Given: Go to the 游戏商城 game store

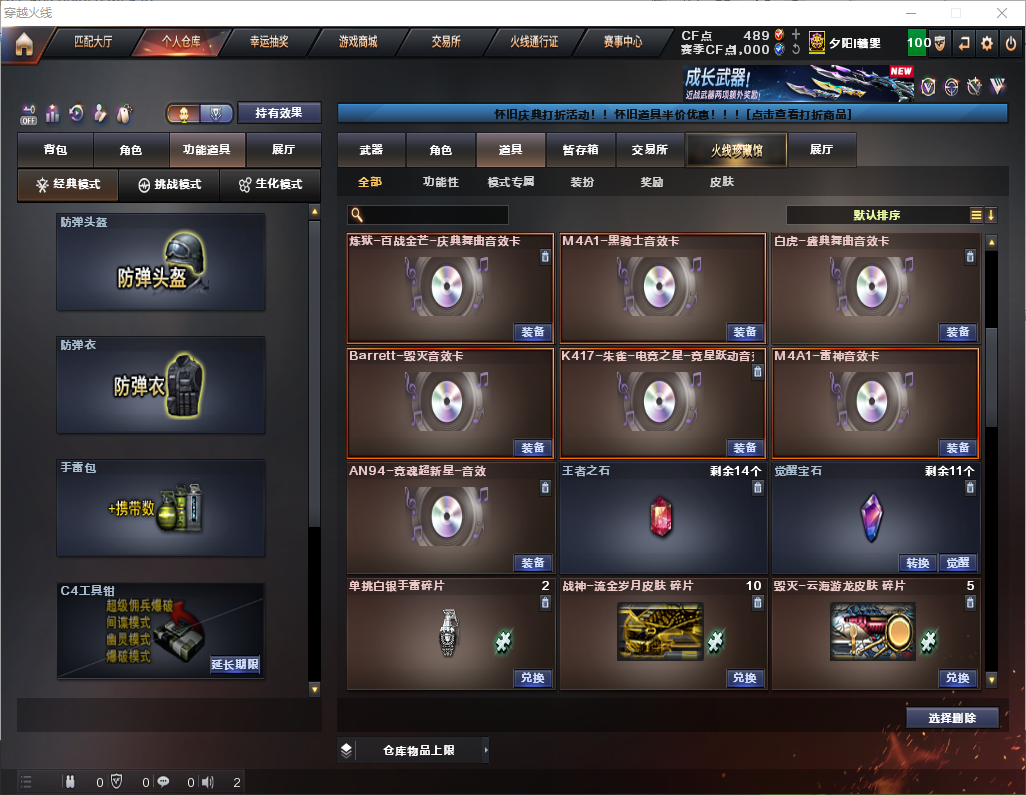Looking at the screenshot, I should click(358, 42).
